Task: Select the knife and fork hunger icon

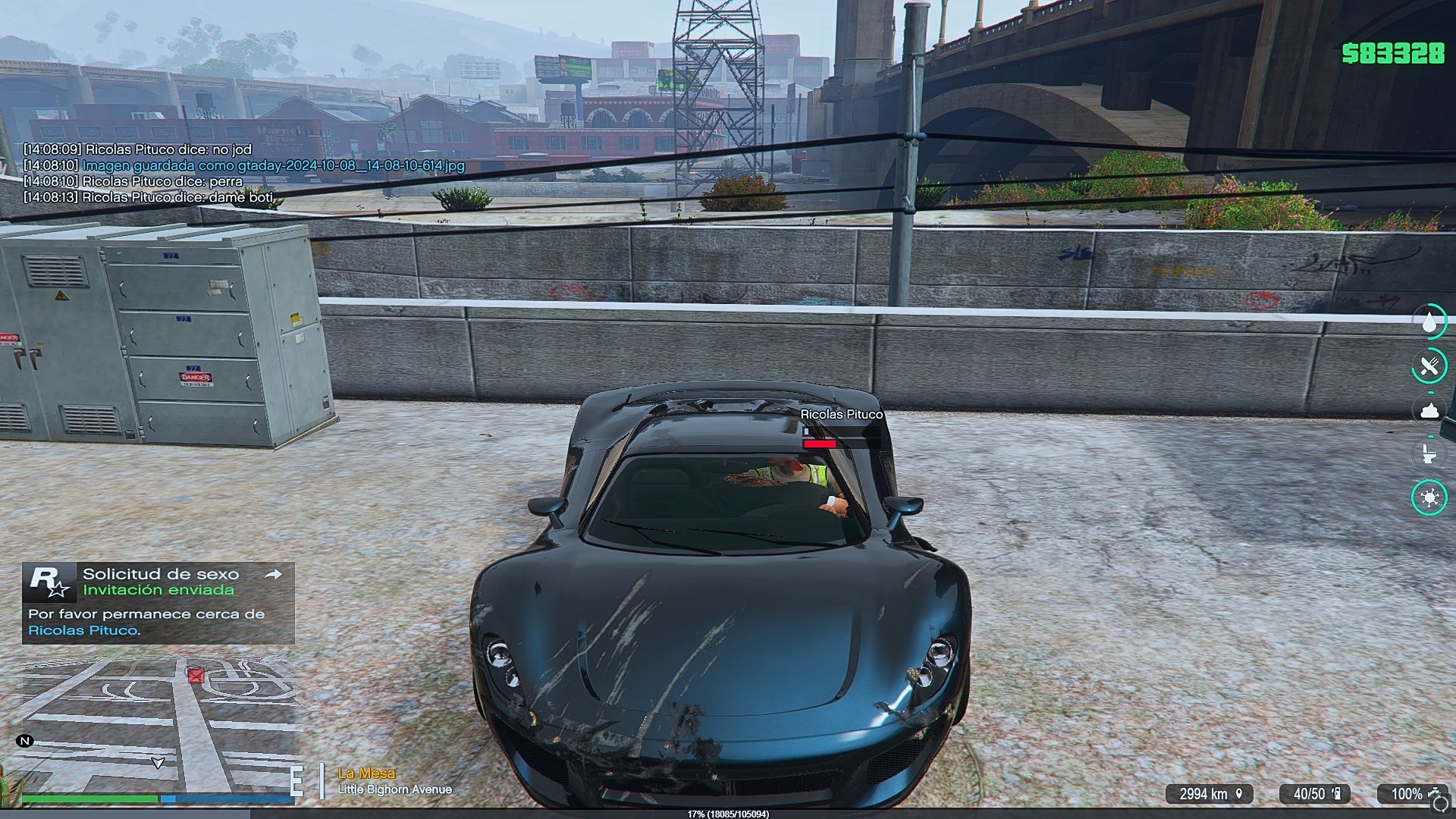Action: tap(1429, 367)
